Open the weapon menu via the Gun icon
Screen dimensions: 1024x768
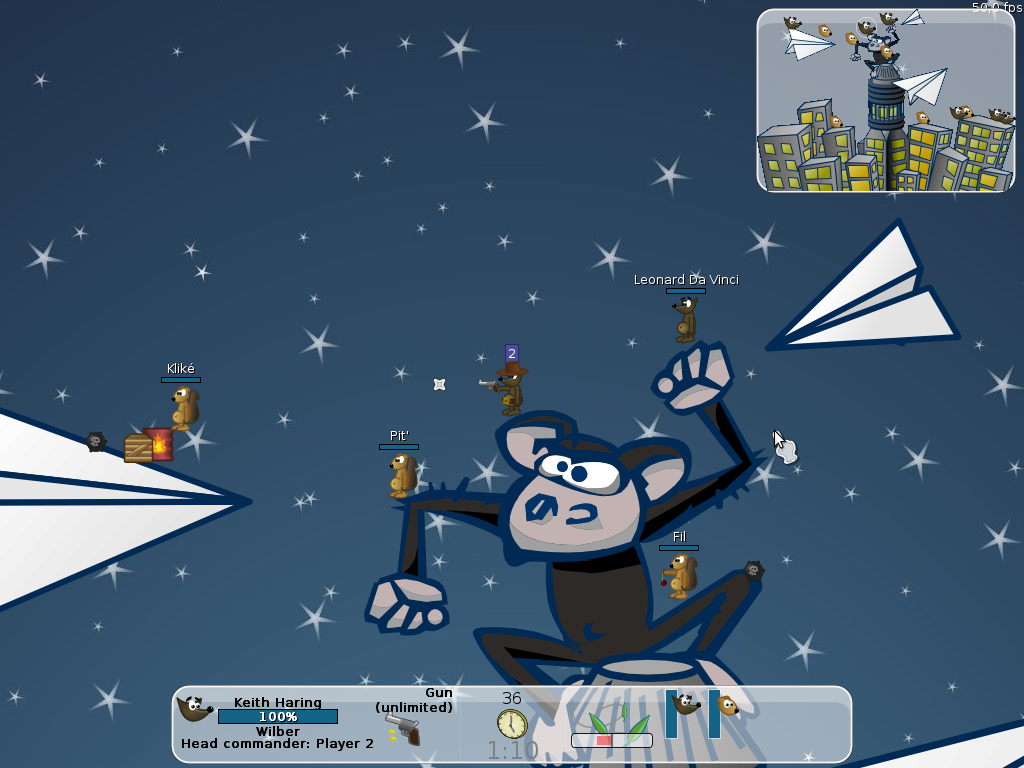pos(404,728)
